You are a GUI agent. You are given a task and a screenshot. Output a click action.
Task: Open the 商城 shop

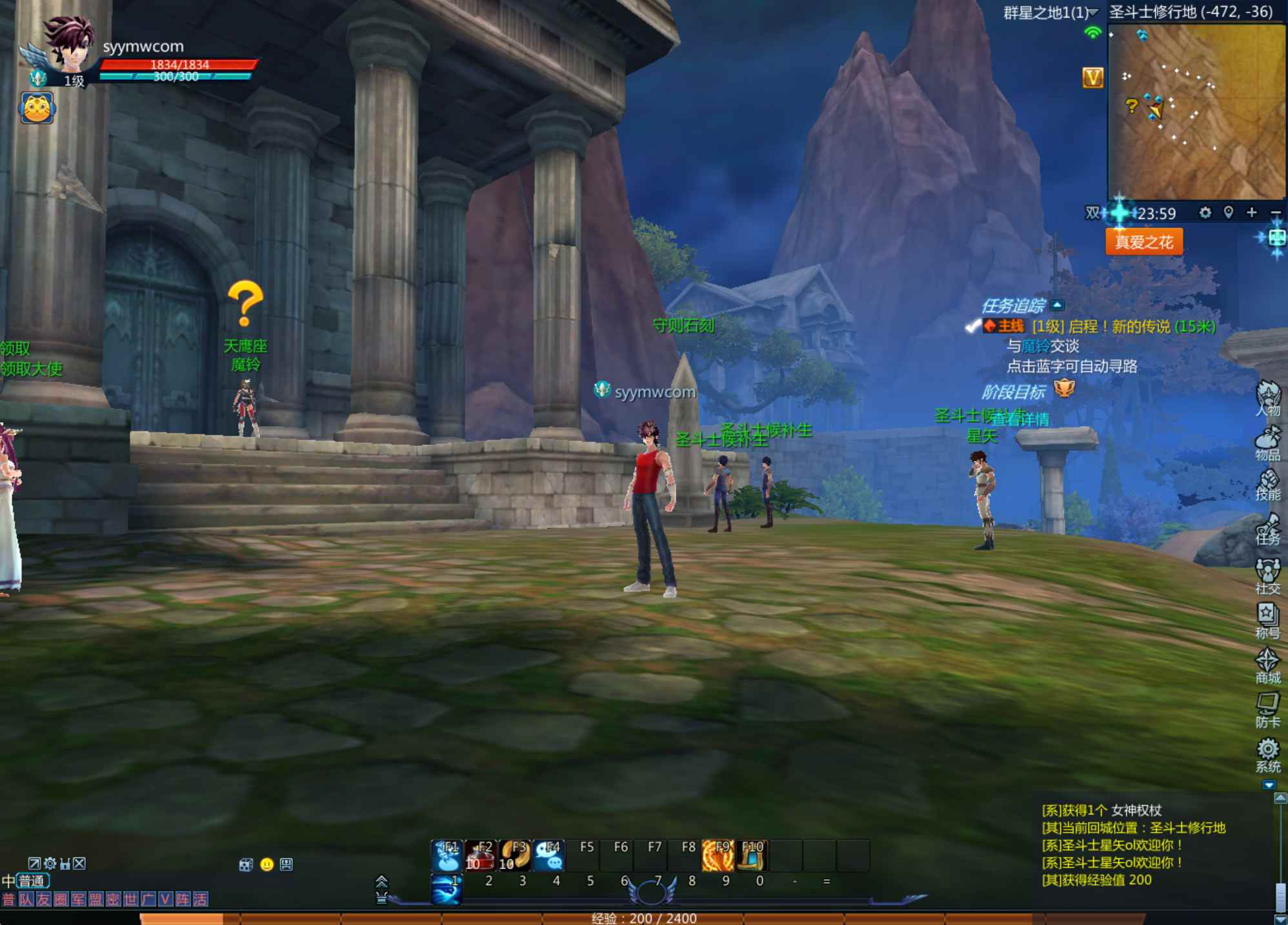[1267, 665]
